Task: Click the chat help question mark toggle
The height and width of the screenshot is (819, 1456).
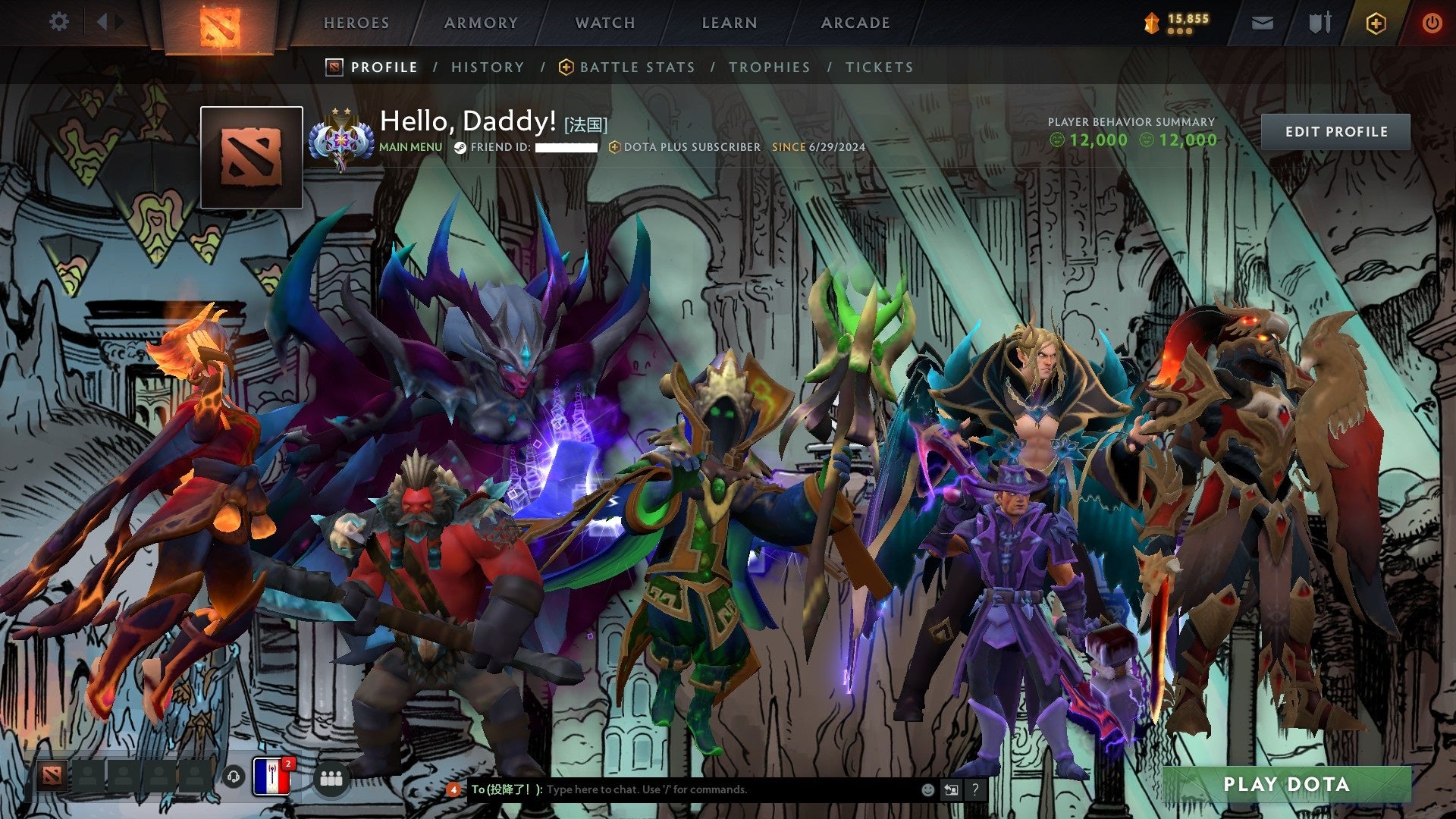Action: click(976, 789)
